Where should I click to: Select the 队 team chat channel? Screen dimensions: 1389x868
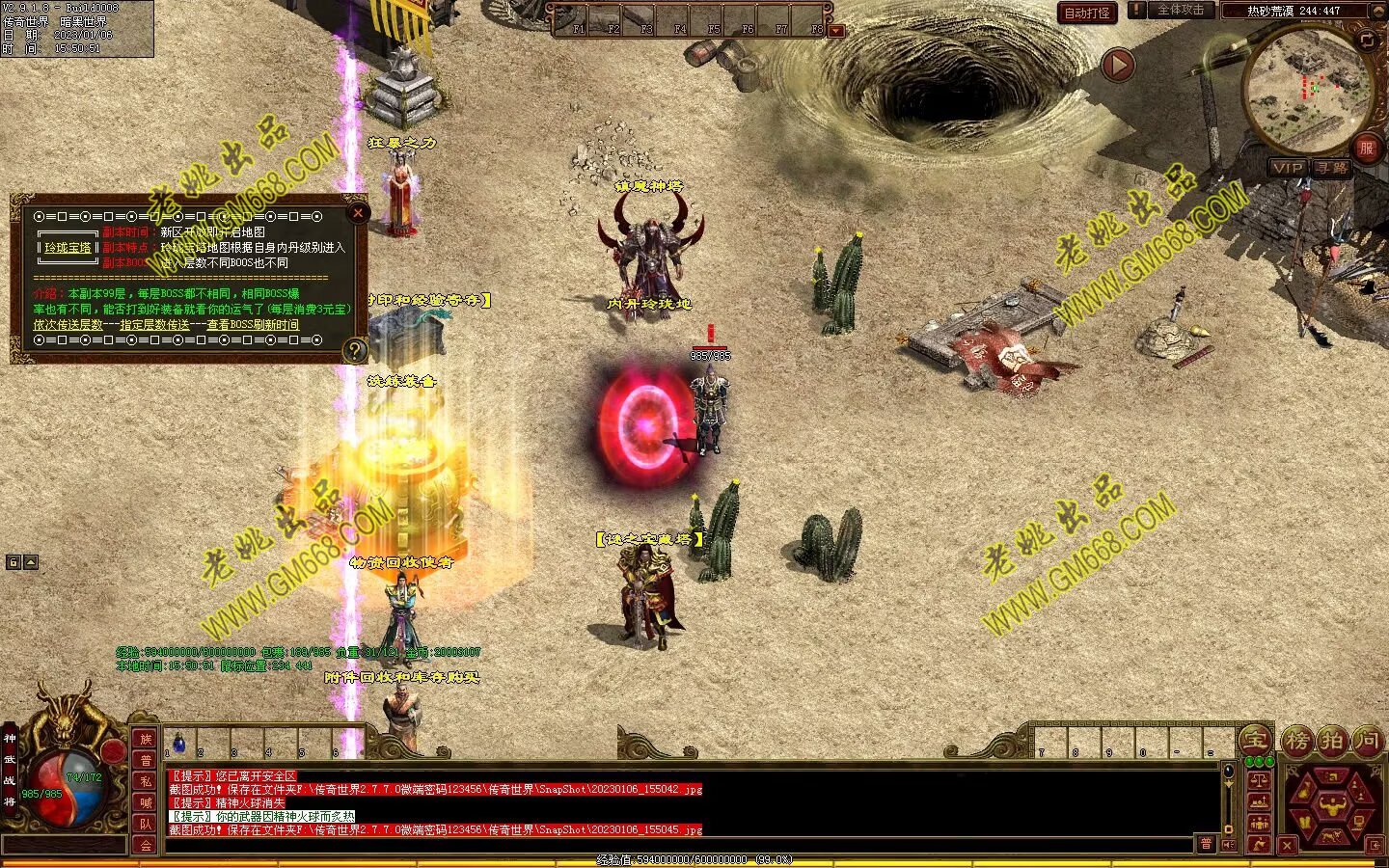(x=146, y=824)
